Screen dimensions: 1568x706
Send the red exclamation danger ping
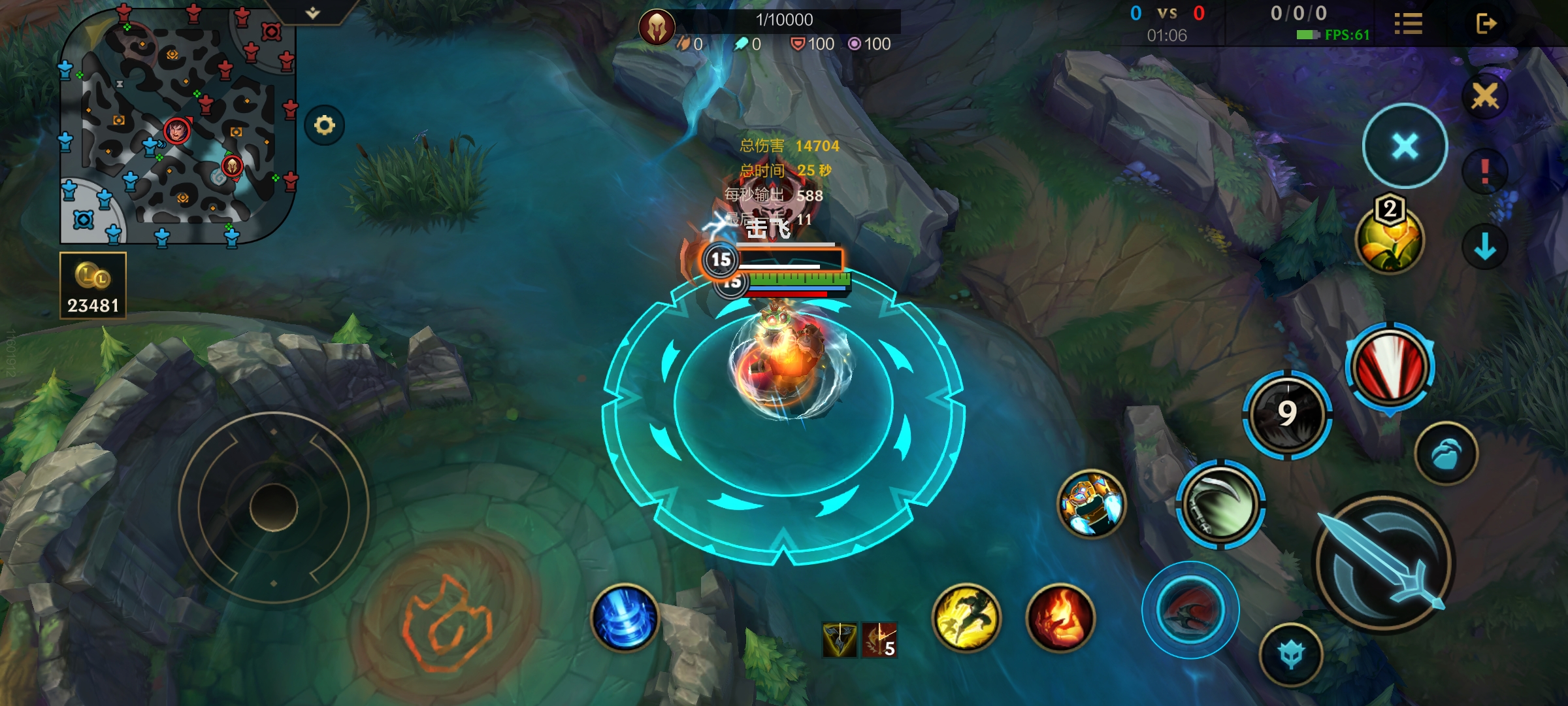(x=1484, y=172)
